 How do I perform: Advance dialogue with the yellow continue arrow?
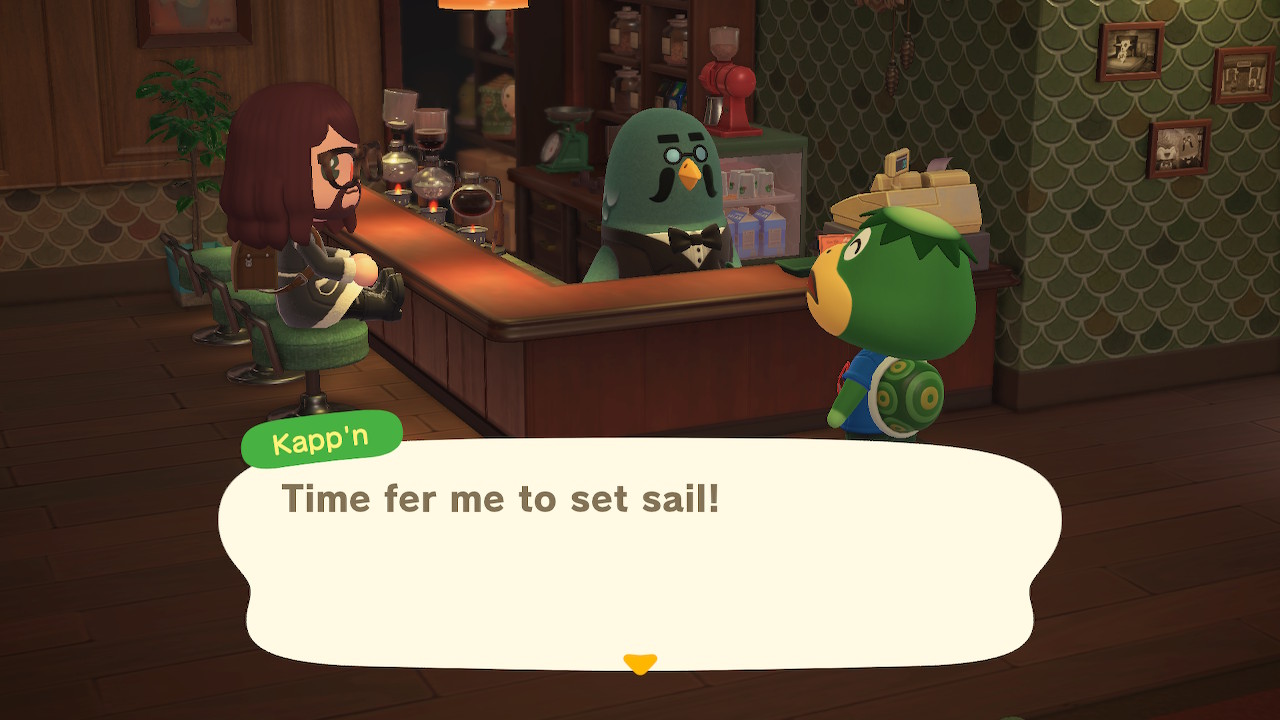point(639,663)
